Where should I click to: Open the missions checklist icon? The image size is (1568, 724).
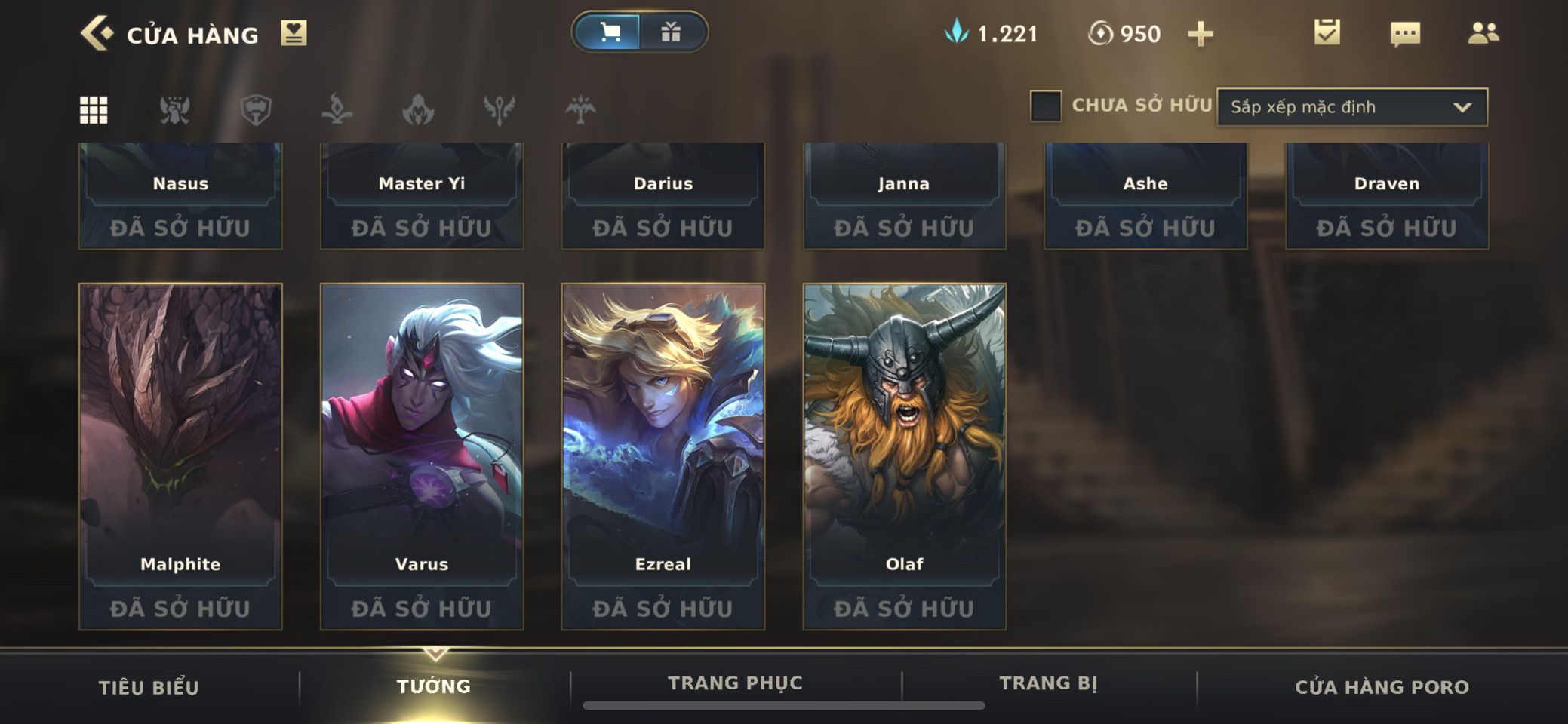pyautogui.click(x=1327, y=33)
